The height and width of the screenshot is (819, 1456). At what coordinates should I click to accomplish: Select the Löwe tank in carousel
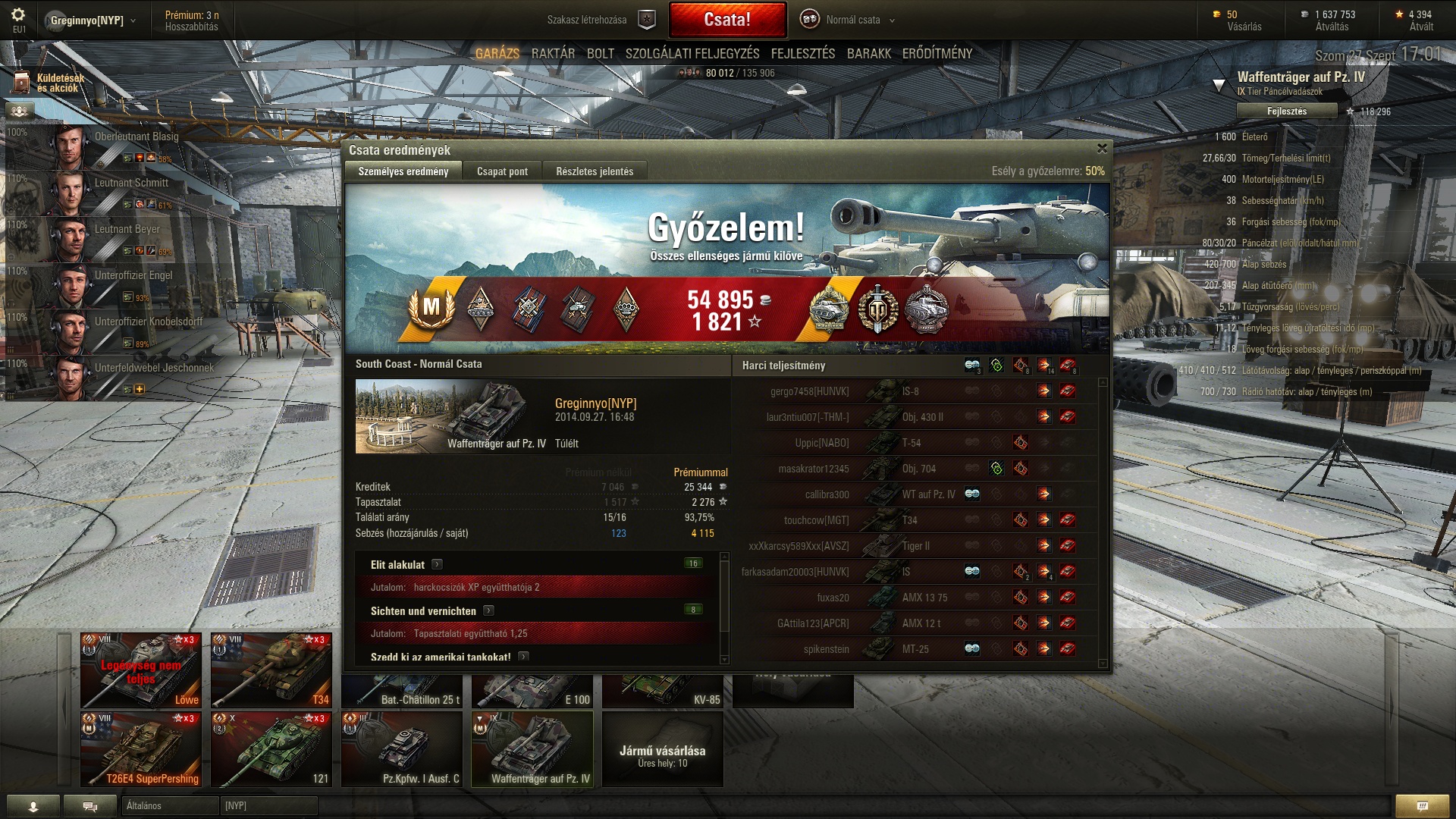(x=142, y=670)
